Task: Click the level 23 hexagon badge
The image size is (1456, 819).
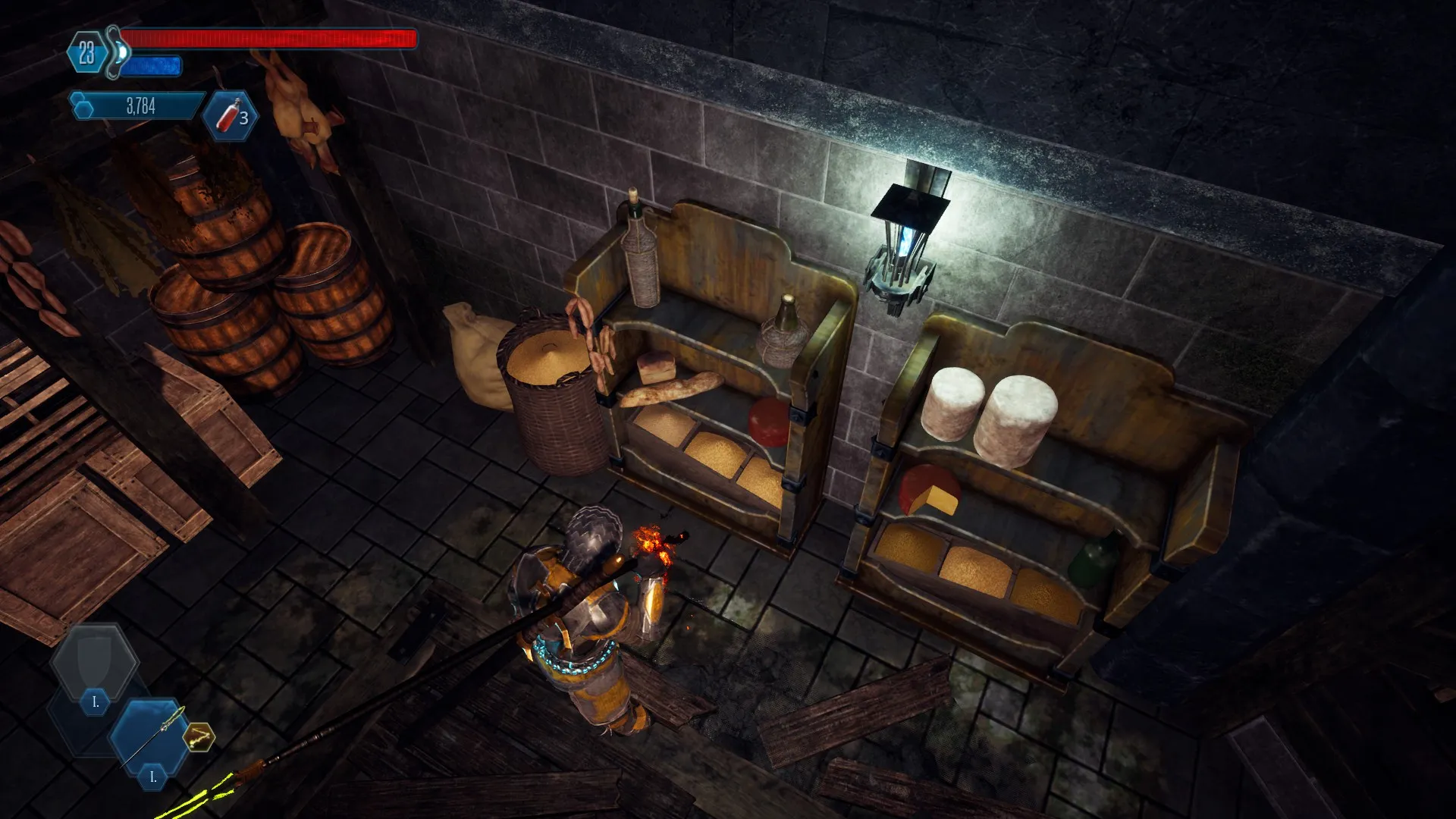Action: [86, 53]
